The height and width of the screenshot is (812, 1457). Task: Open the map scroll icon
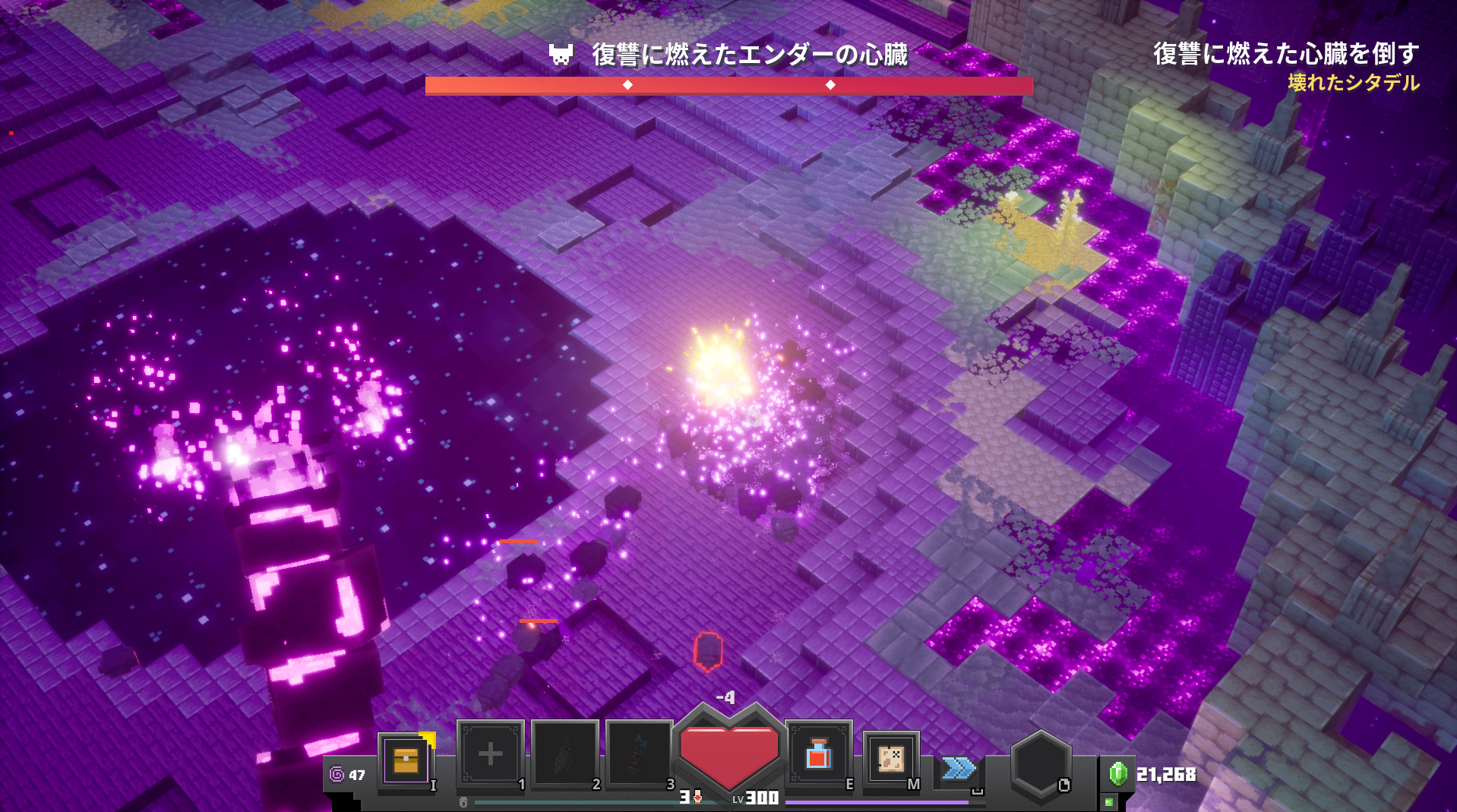[891, 758]
